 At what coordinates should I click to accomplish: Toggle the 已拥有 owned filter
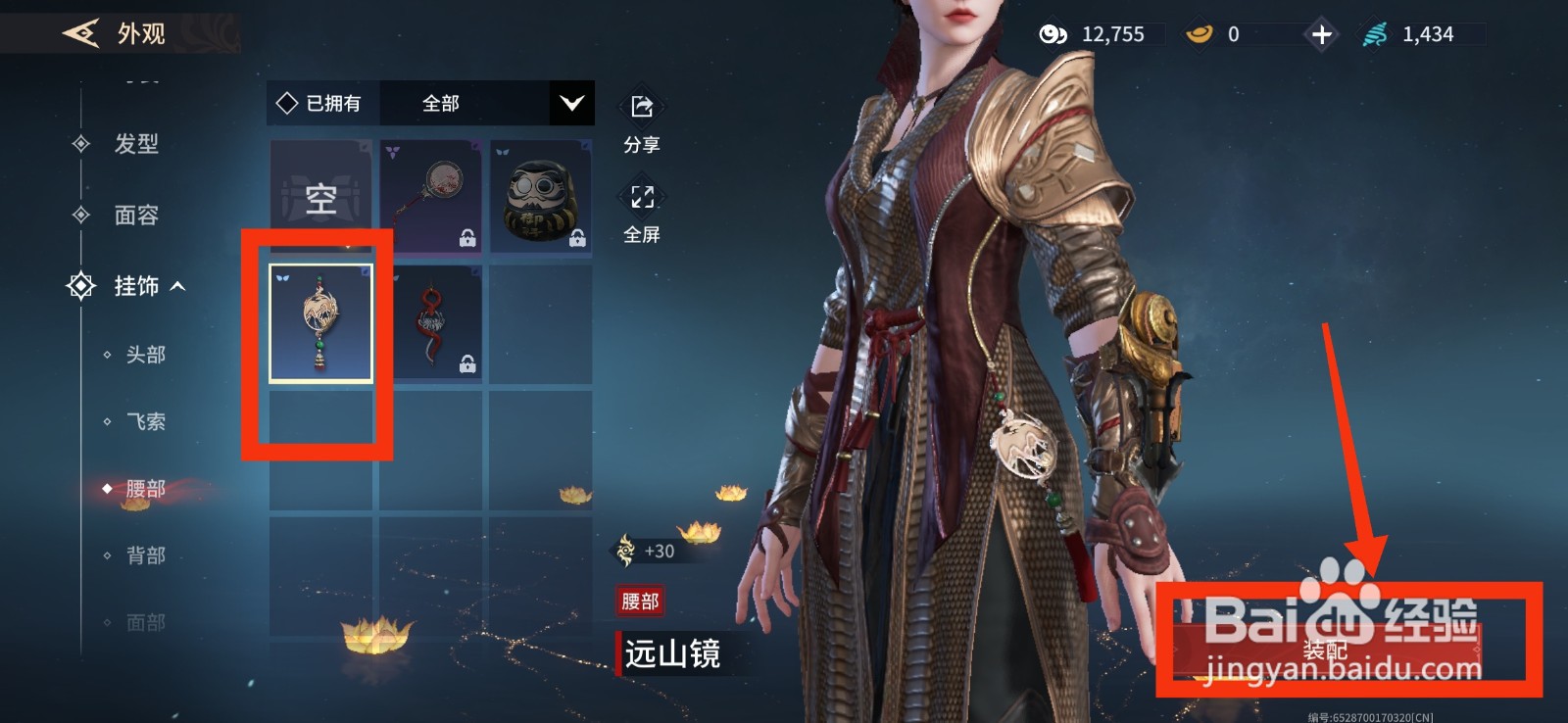[x=319, y=103]
